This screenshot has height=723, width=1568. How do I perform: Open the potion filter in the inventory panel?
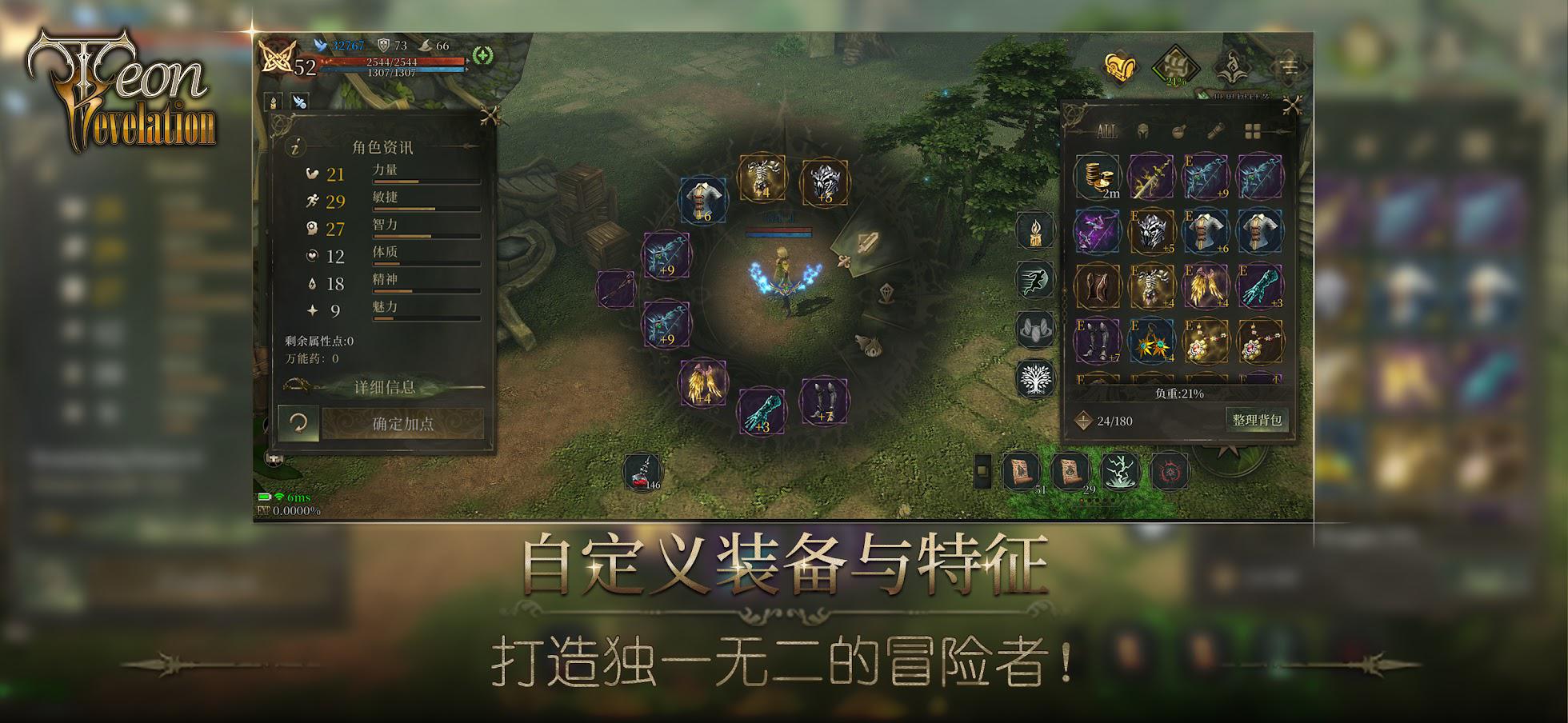pyautogui.click(x=1178, y=130)
